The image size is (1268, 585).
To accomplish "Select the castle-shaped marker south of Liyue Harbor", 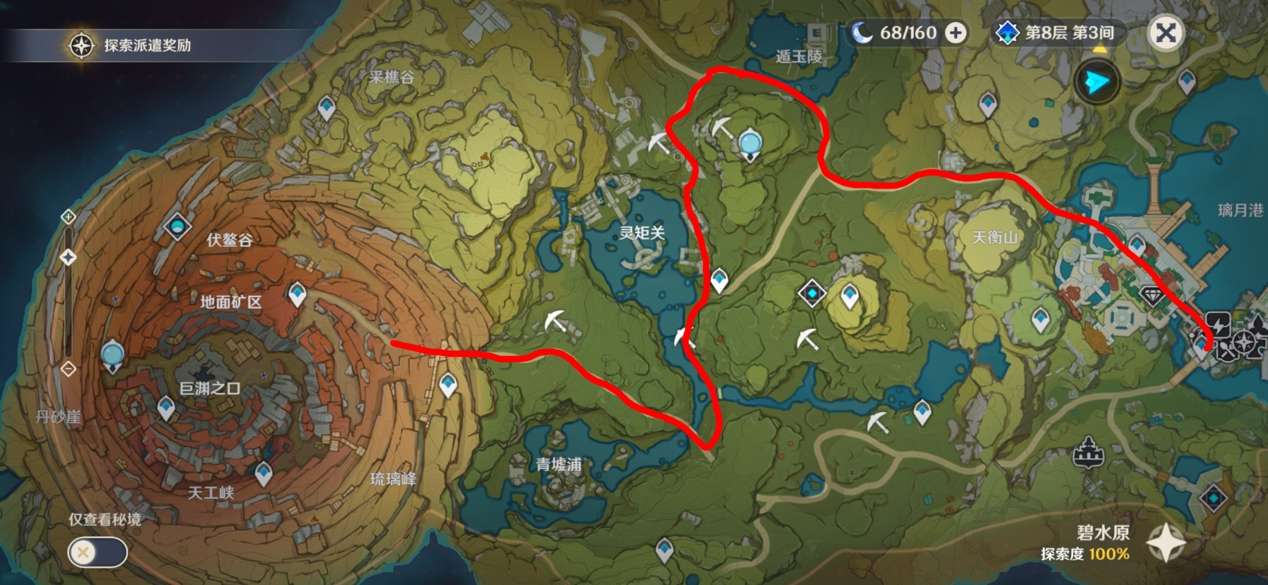I will (x=1087, y=455).
